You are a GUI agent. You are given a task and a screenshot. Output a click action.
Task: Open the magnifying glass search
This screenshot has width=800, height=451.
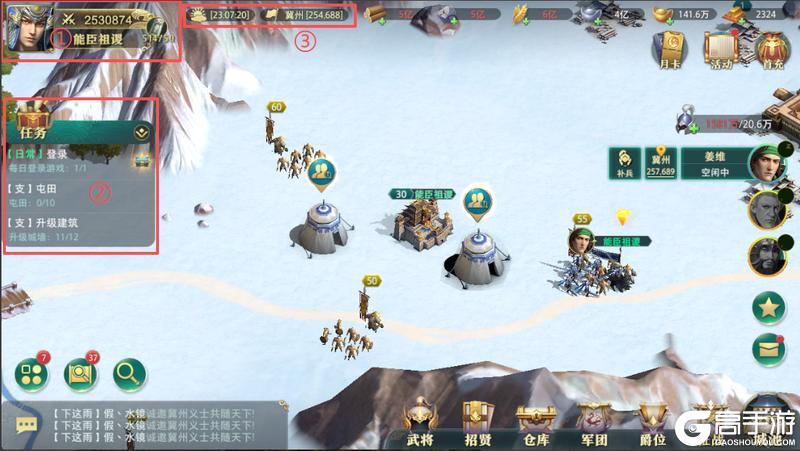[x=130, y=374]
